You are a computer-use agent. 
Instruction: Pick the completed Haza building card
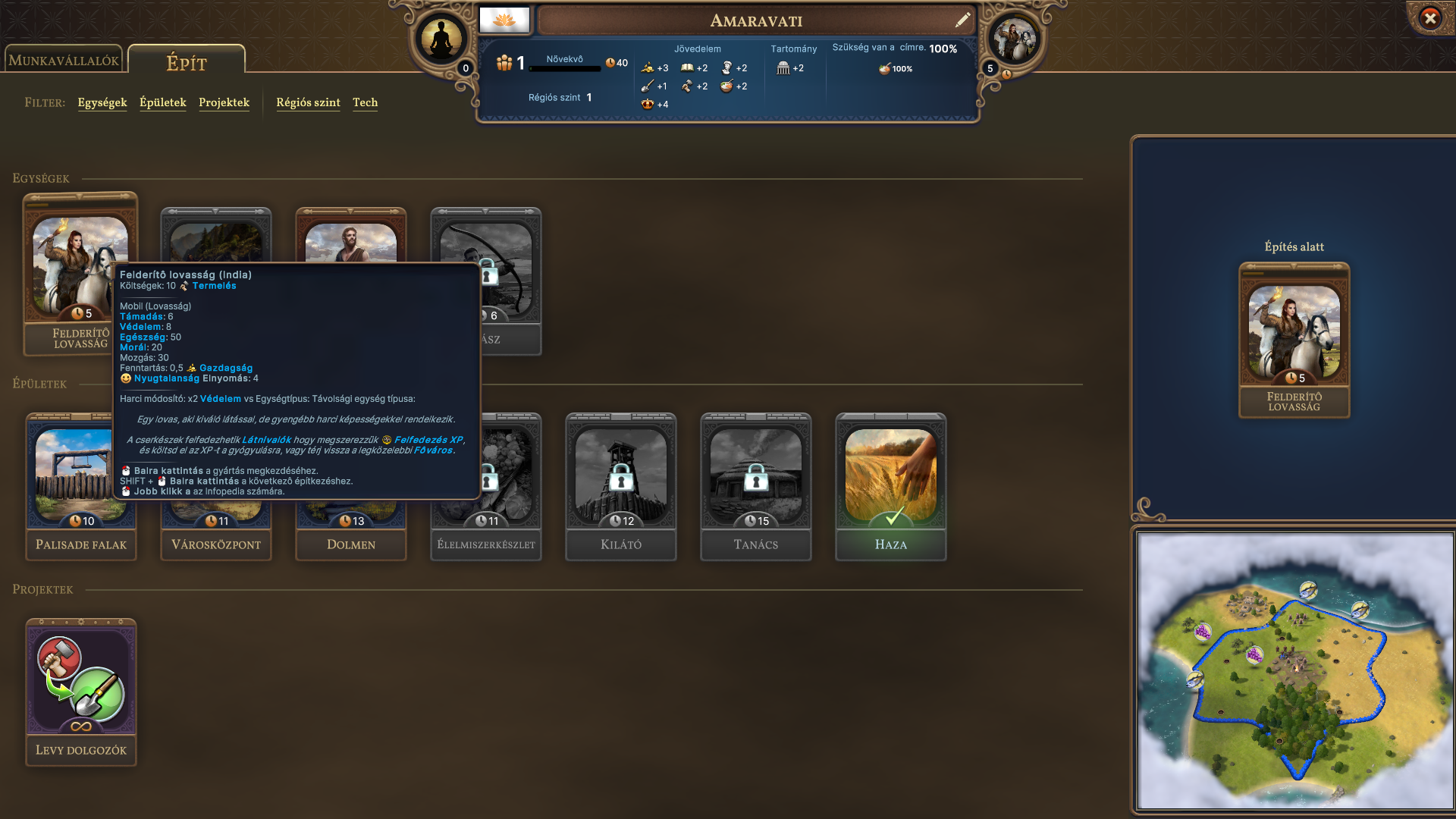(891, 487)
